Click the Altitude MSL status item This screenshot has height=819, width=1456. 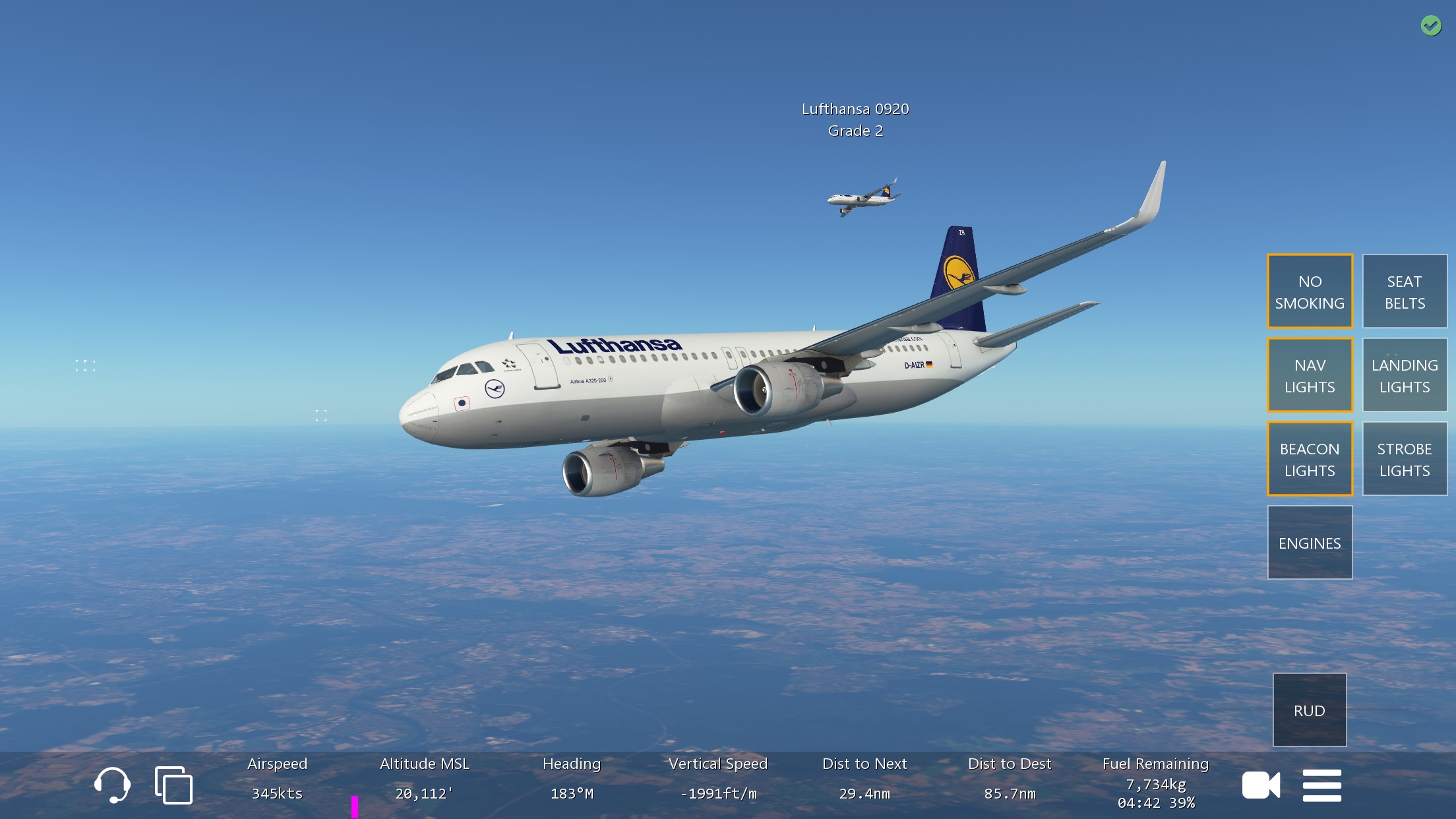424,779
